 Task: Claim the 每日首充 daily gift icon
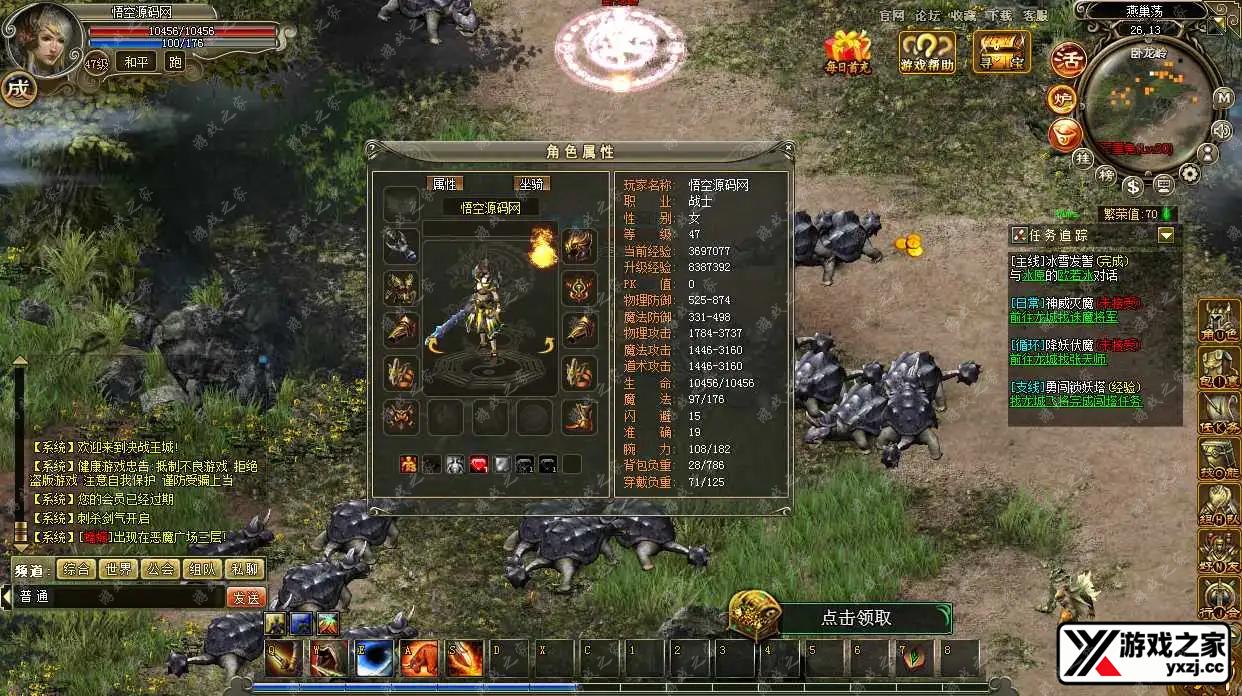point(848,52)
